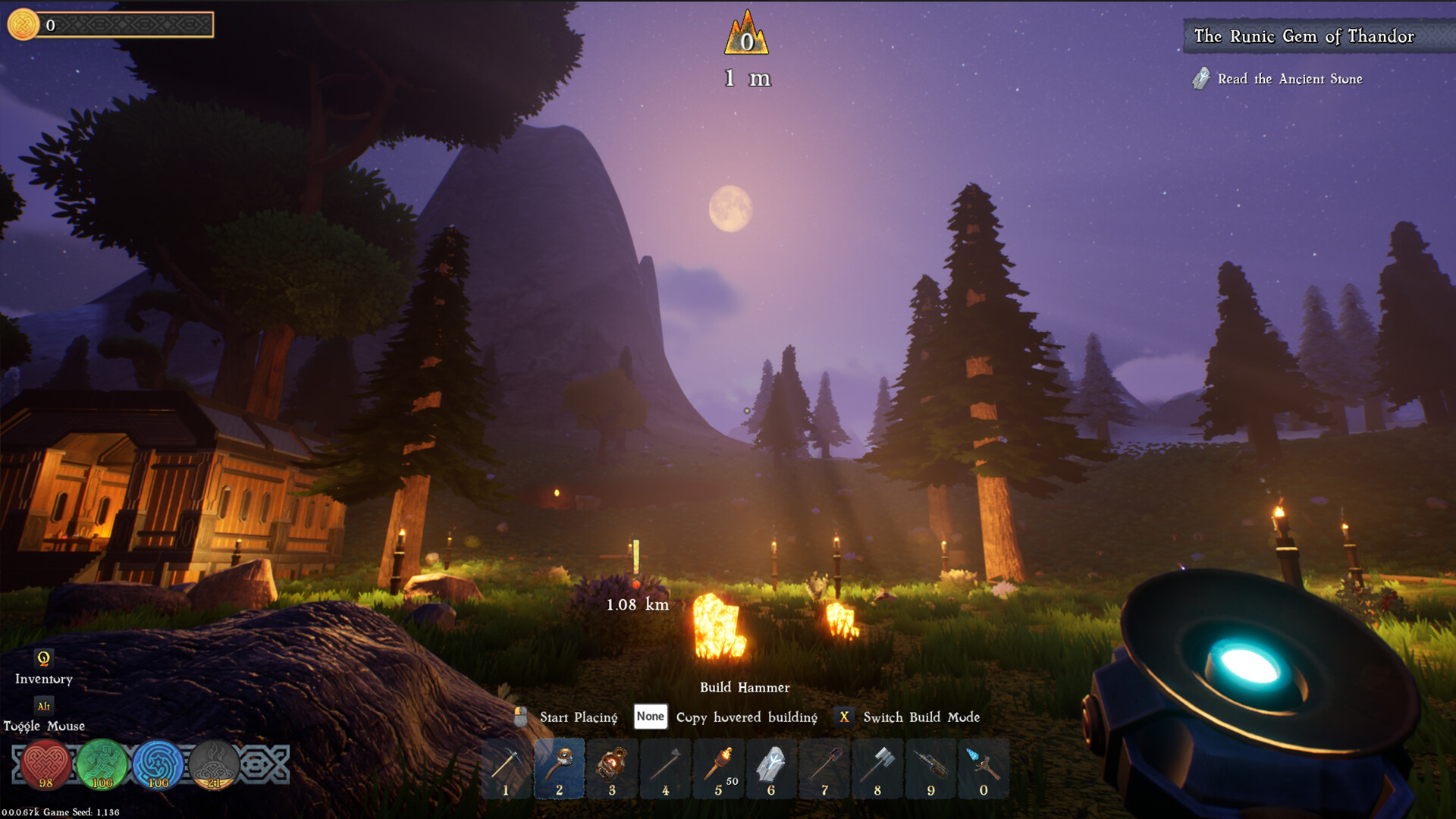Click the Switch Build Mode option
Screen dimensions: 1456x819
coord(921,717)
